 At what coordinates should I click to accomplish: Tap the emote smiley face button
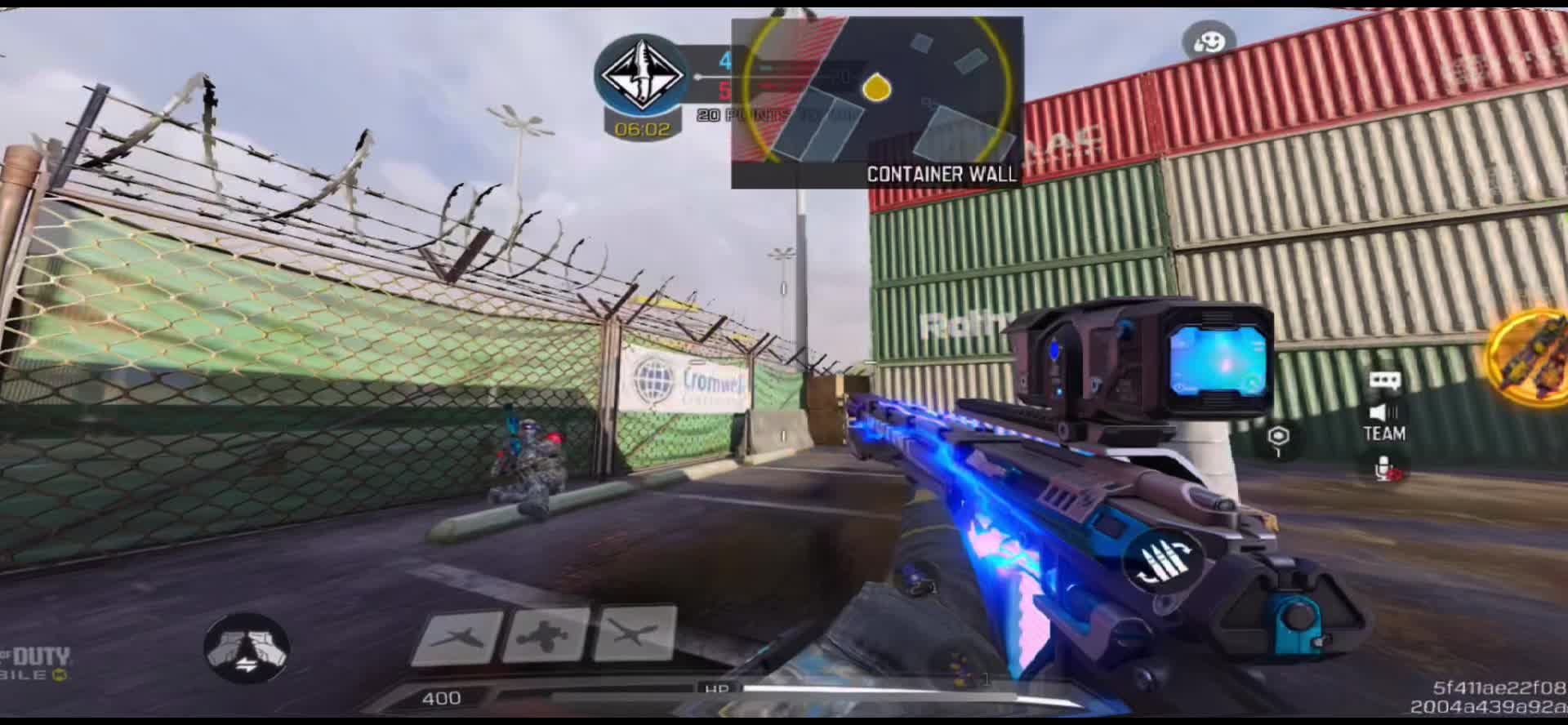pyautogui.click(x=1209, y=42)
